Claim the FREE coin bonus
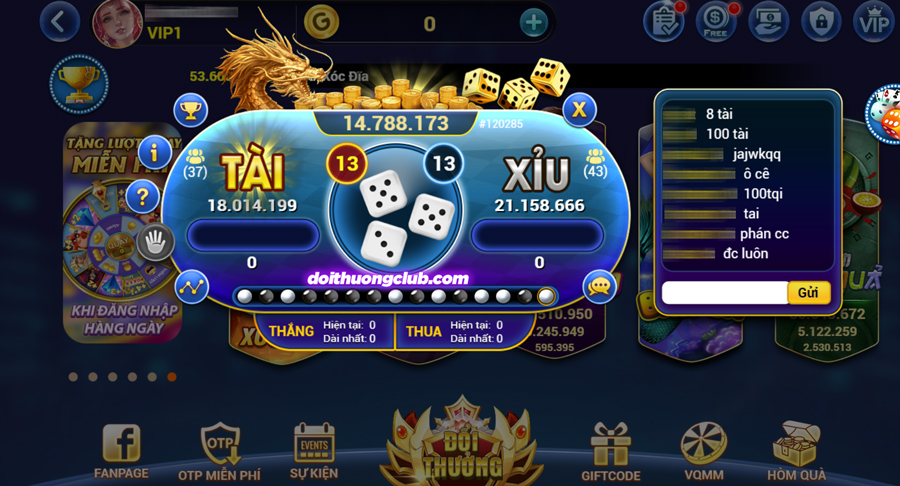 [717, 21]
